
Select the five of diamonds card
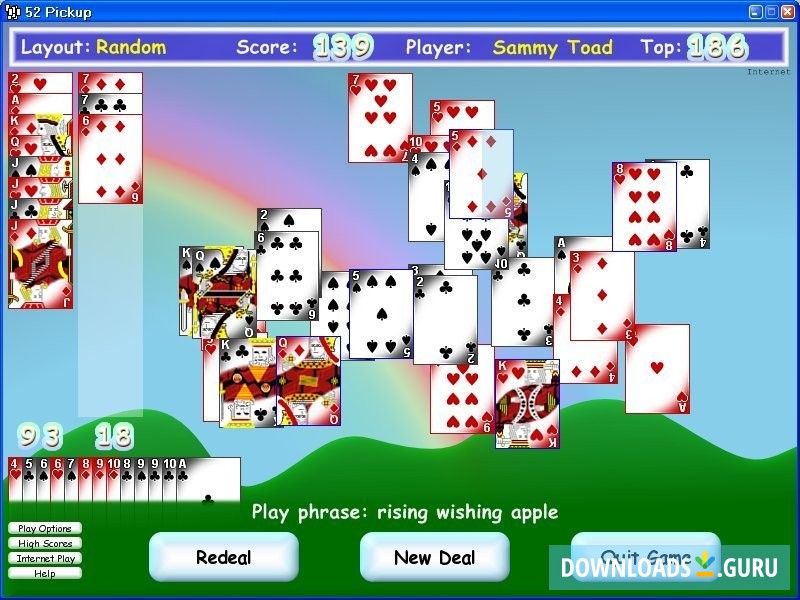point(481,172)
